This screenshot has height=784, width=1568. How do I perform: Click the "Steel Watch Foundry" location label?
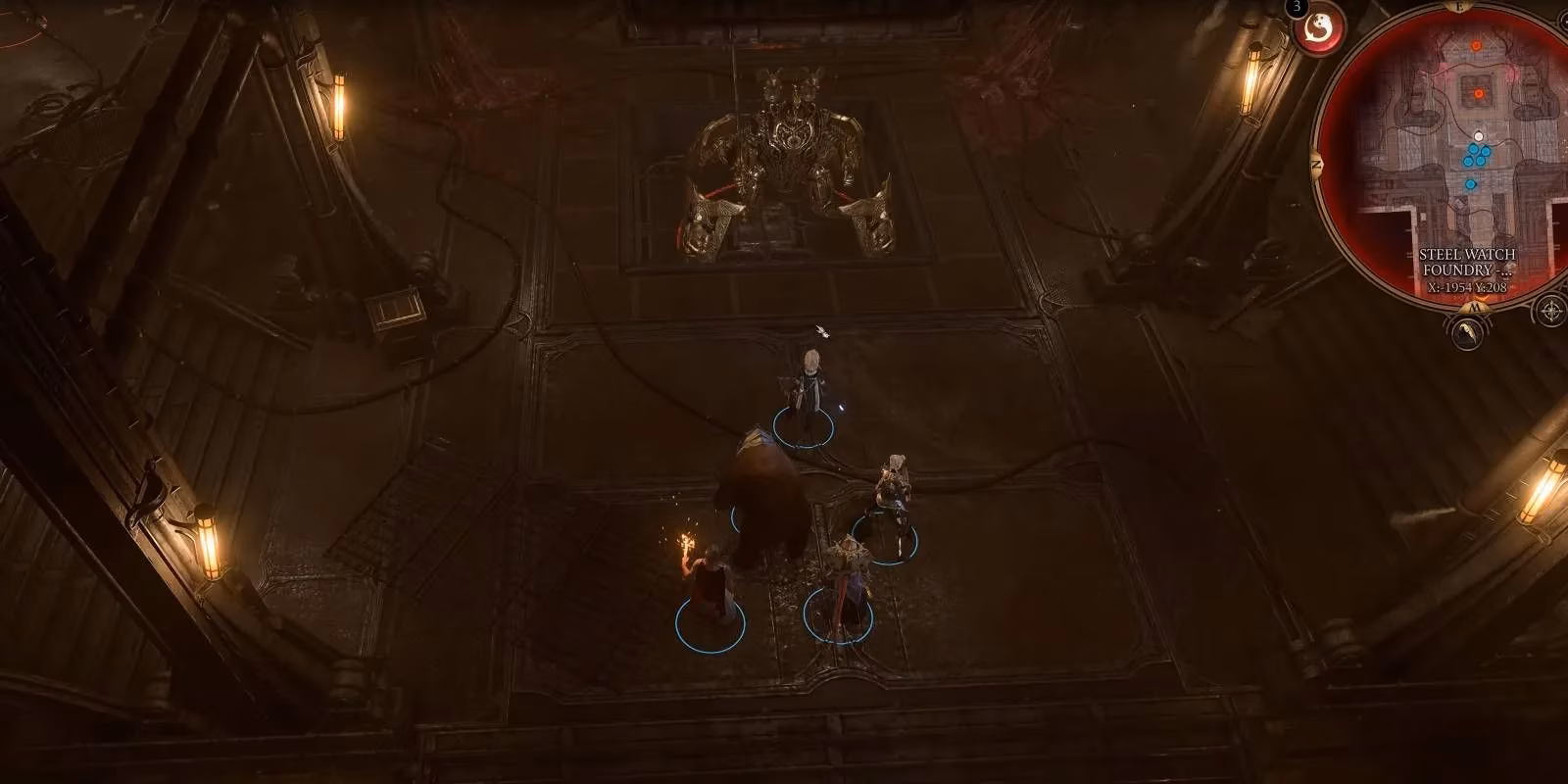point(1466,262)
